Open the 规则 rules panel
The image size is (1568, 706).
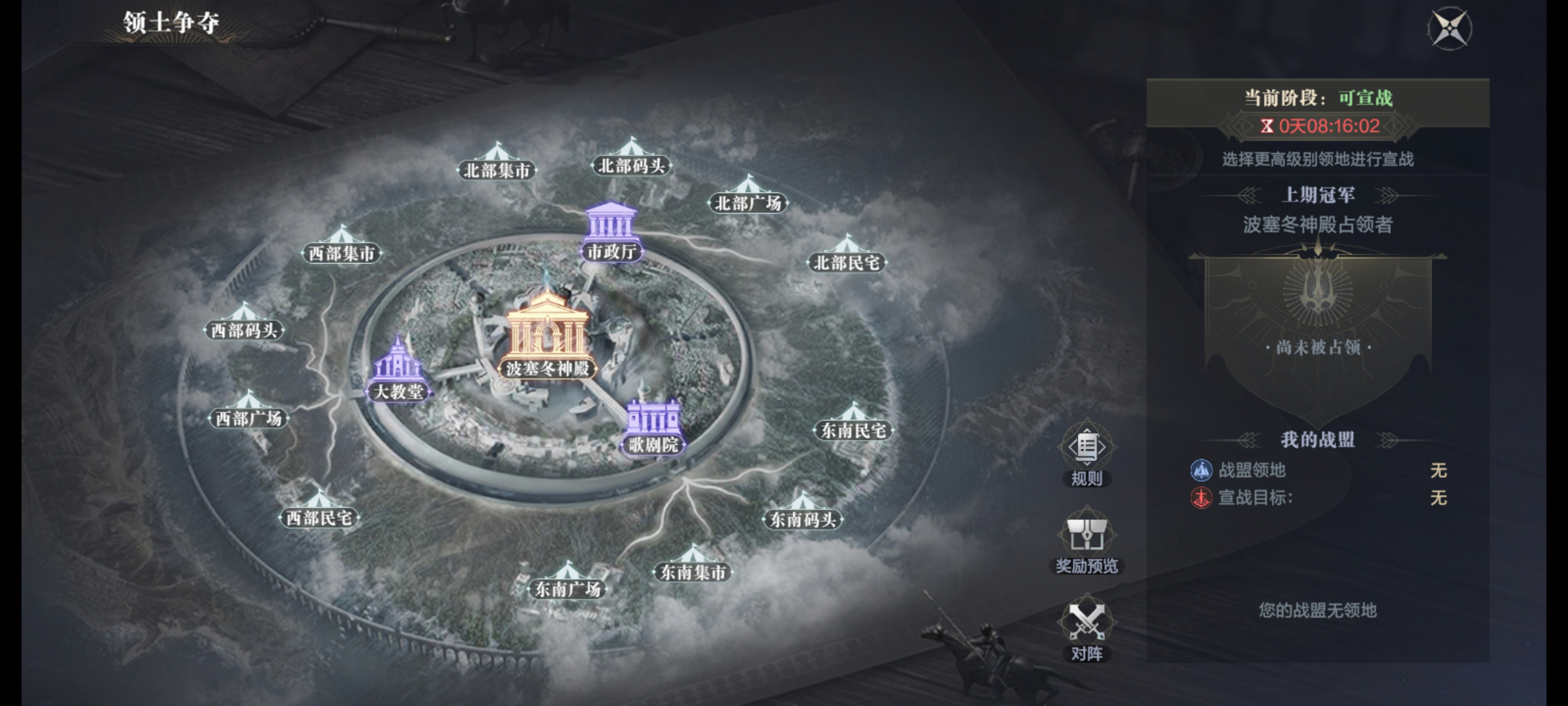(1086, 452)
